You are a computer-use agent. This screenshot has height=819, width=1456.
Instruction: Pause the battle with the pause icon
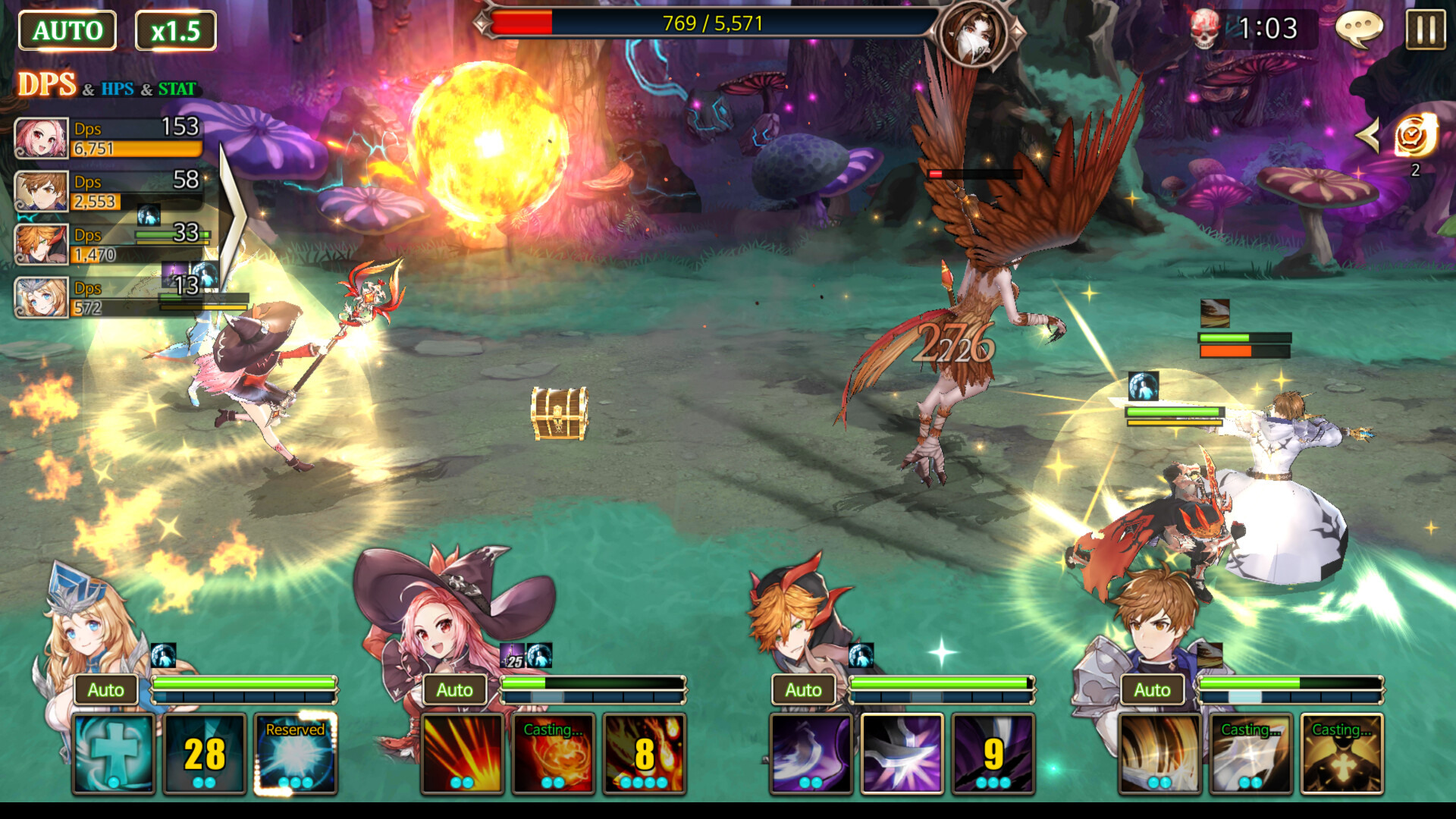tap(1424, 30)
